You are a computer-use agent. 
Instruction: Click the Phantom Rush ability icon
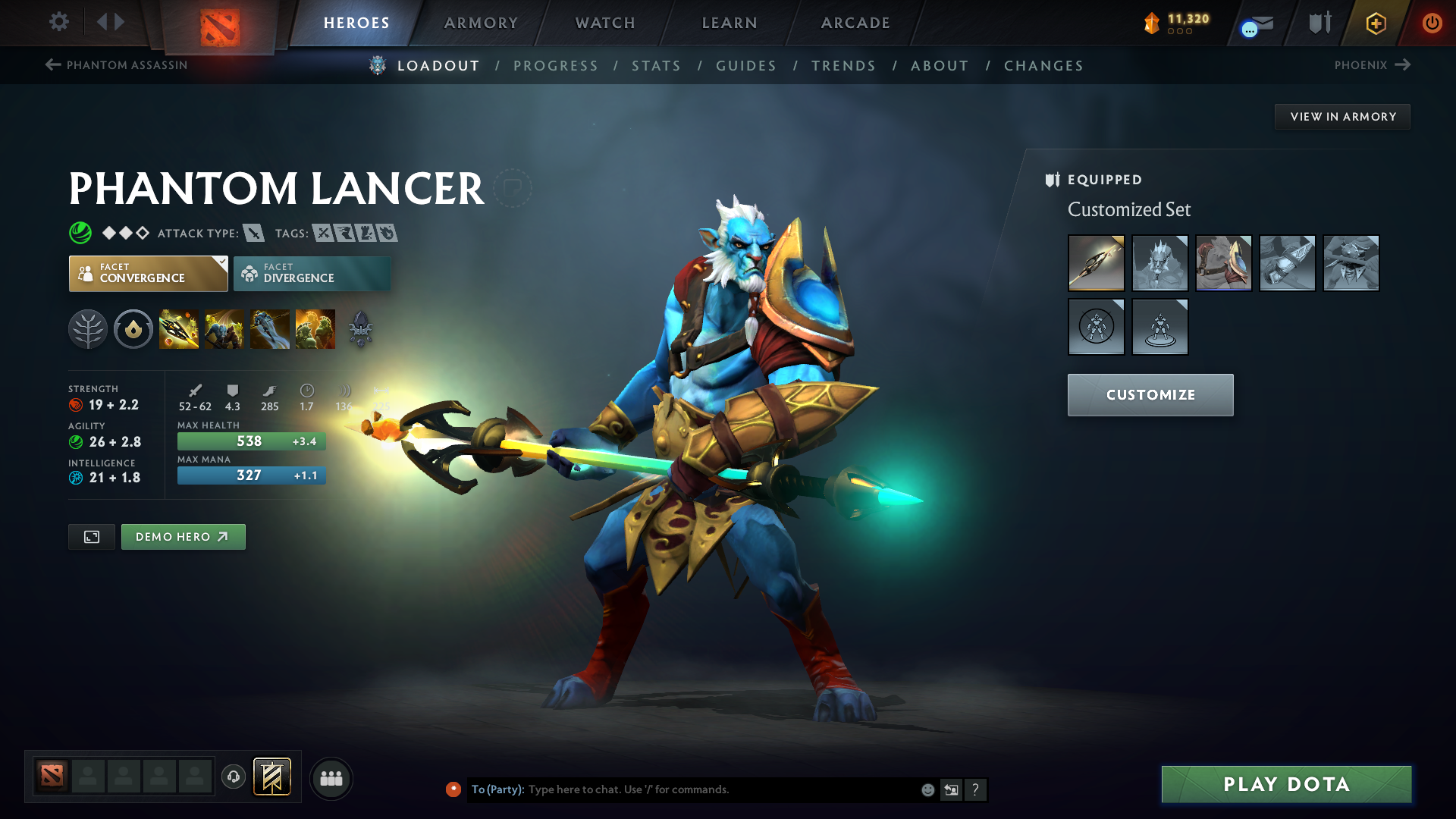270,328
